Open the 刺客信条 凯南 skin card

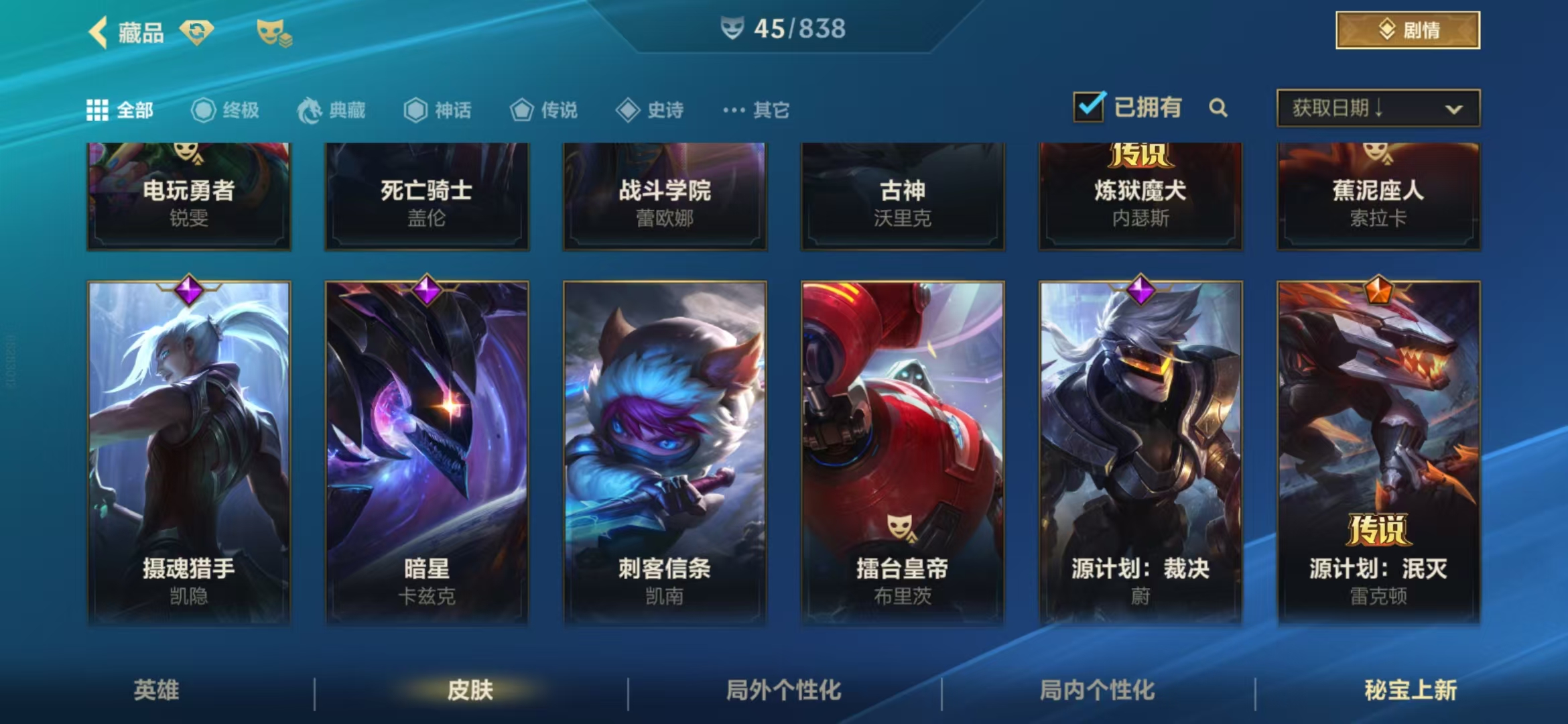point(665,452)
